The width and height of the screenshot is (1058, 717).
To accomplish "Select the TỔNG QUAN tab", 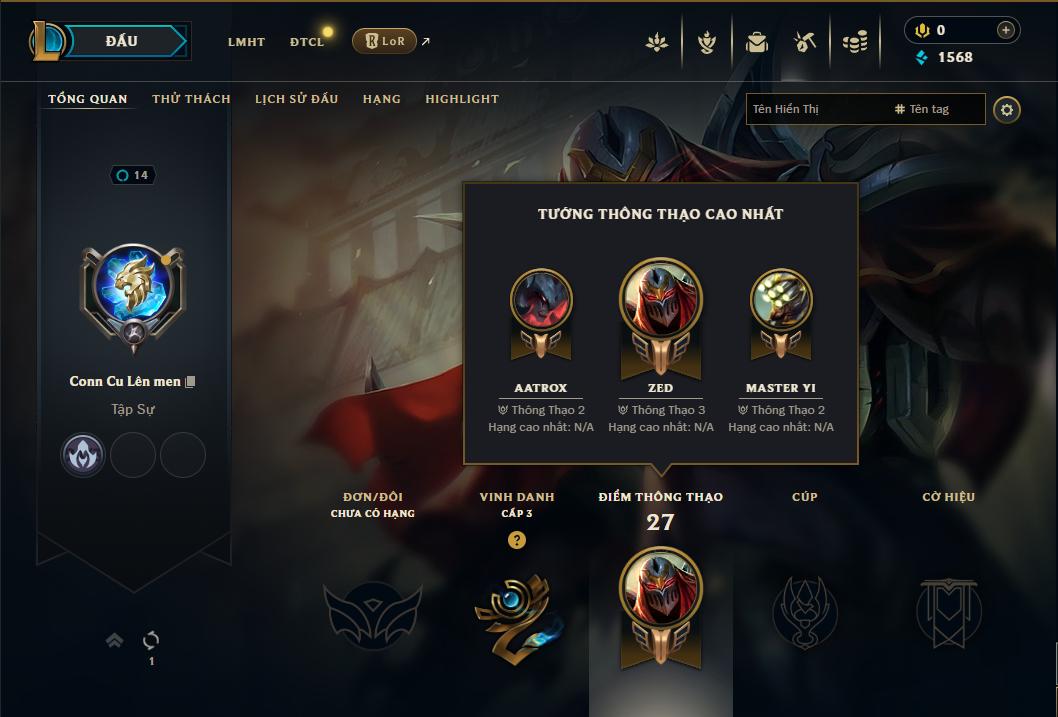I will (x=88, y=99).
